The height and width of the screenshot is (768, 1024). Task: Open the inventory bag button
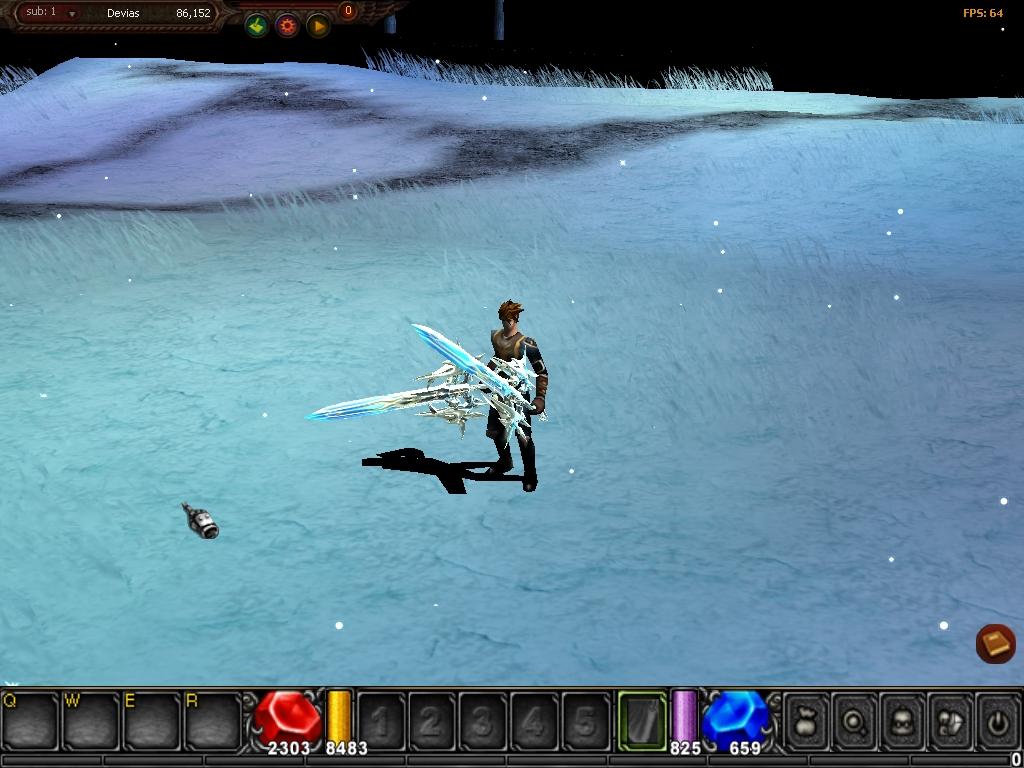pyautogui.click(x=806, y=720)
